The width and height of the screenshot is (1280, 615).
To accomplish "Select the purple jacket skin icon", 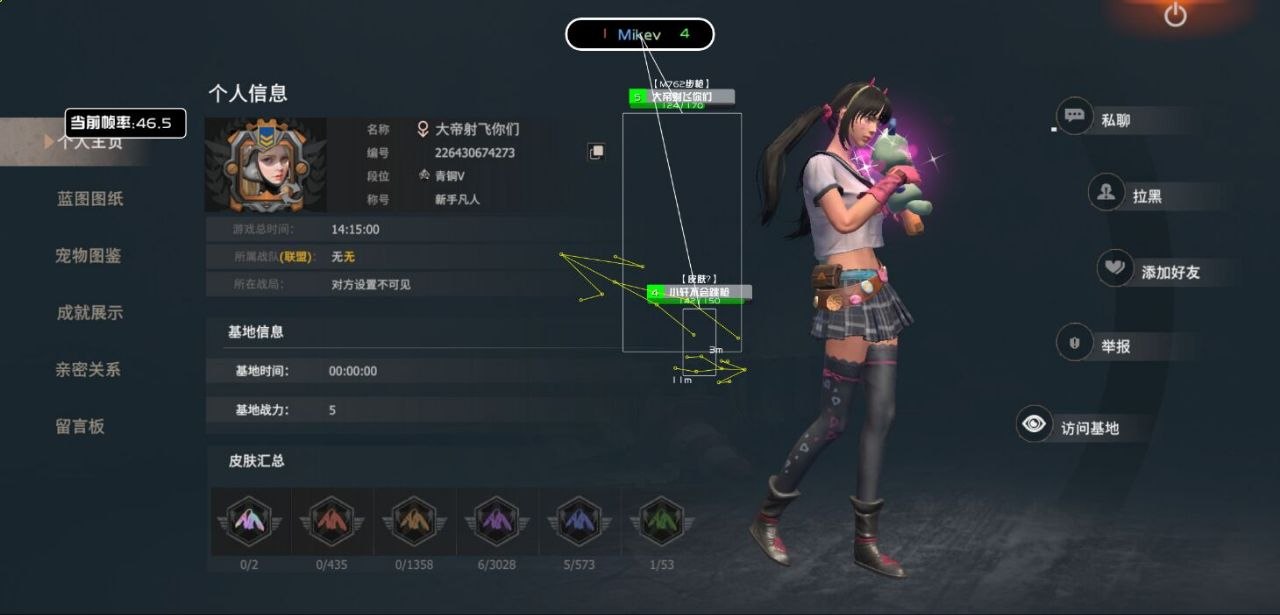I will 497,522.
